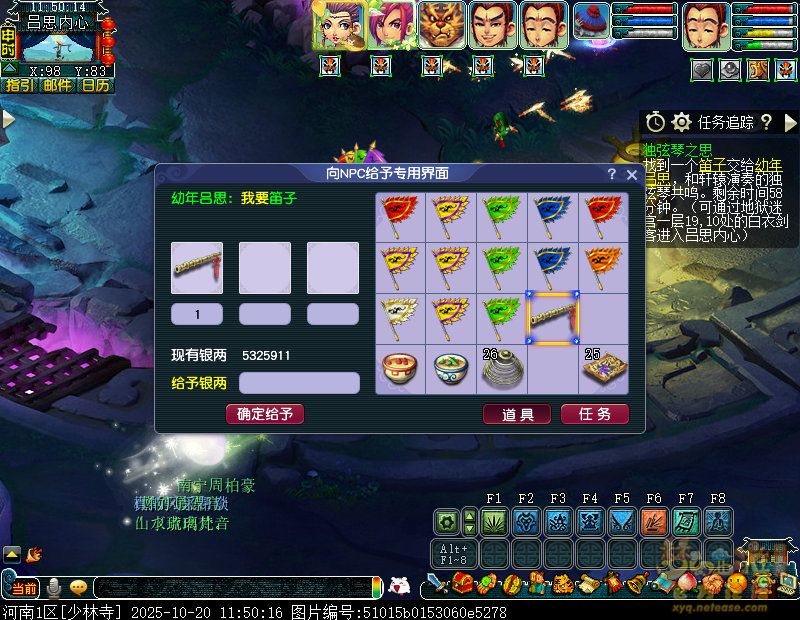
Task: Select the red soup bowl item
Action: tap(400, 369)
